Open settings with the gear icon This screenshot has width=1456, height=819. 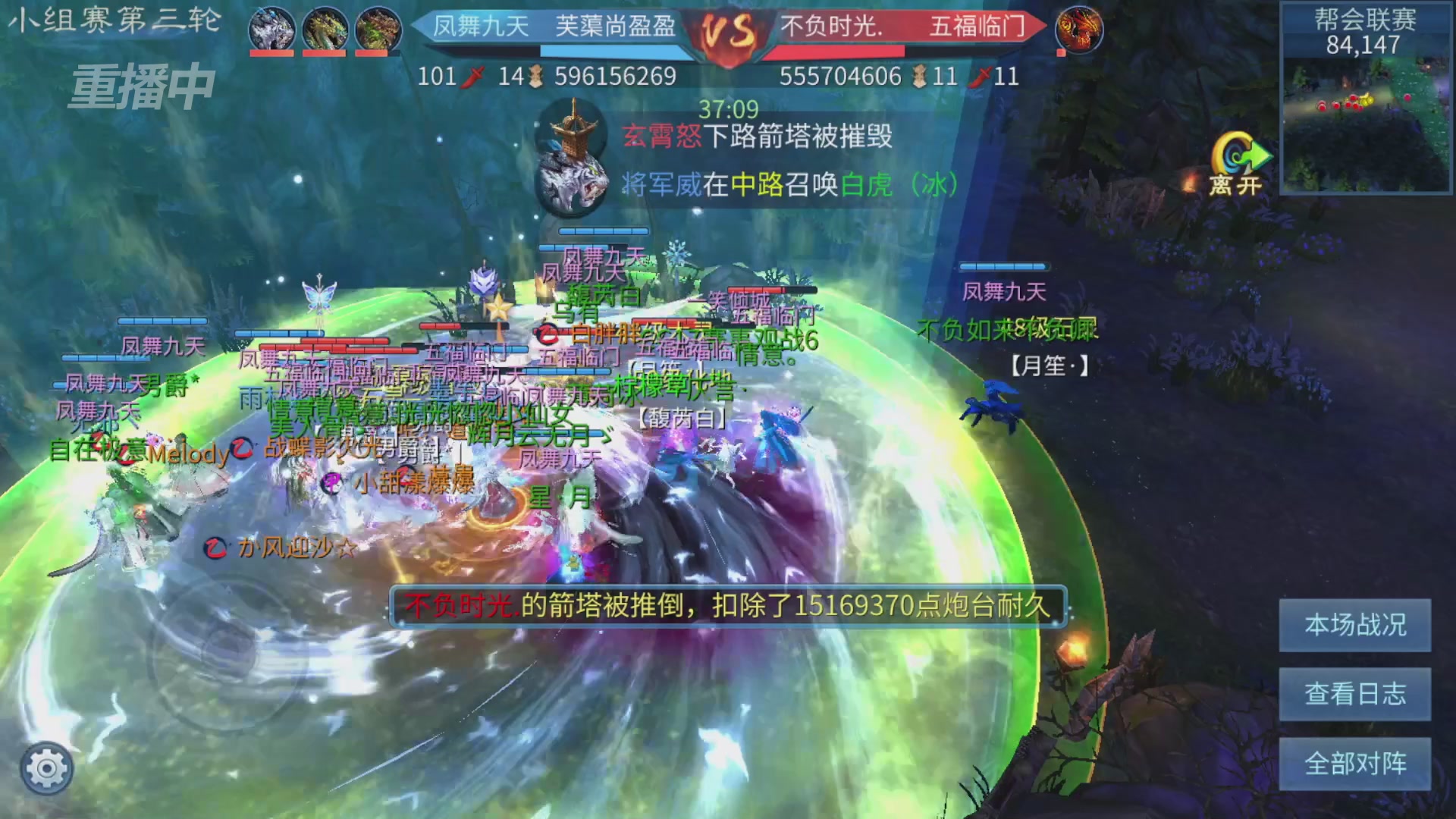click(x=45, y=767)
